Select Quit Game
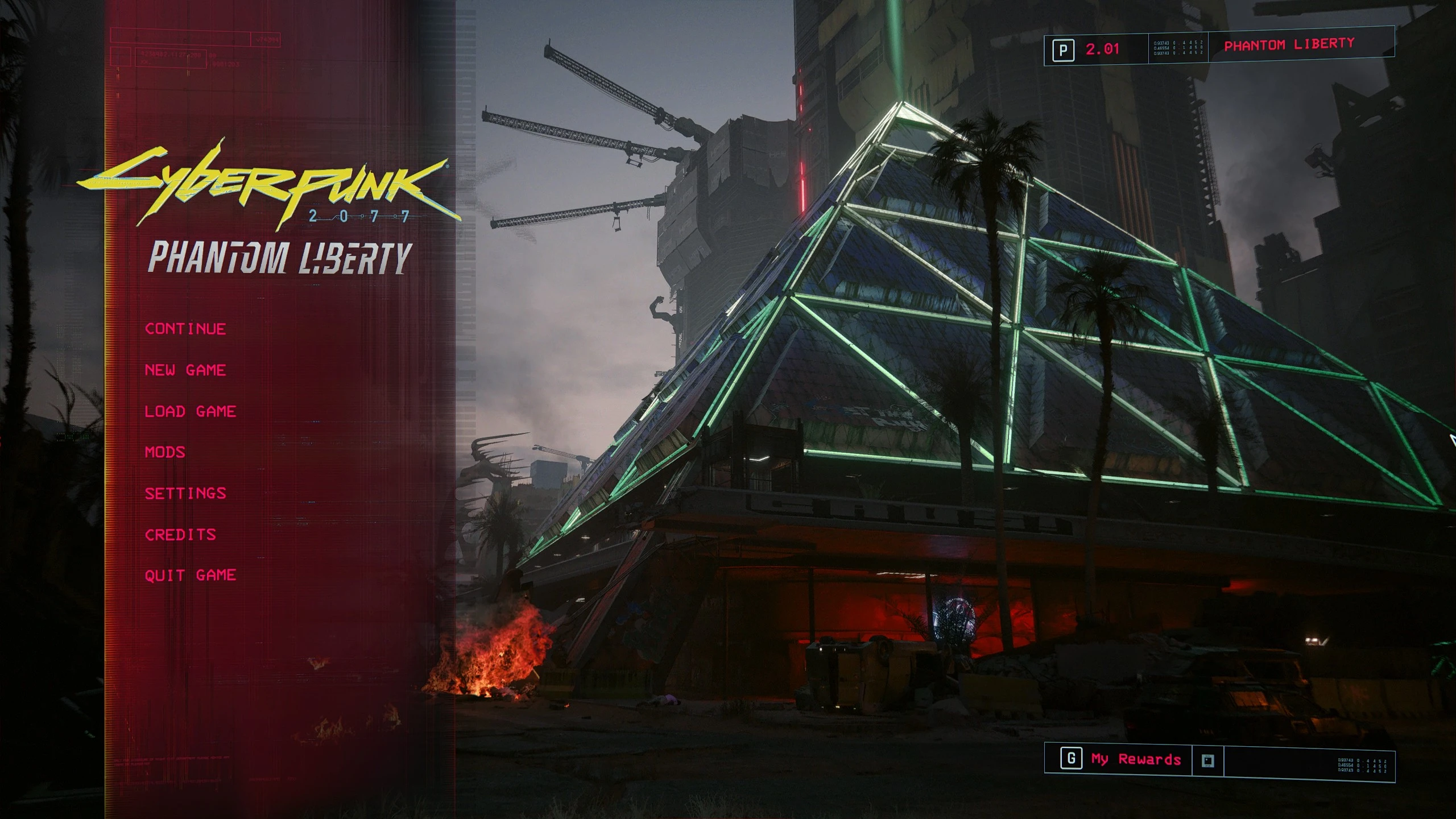 190,575
